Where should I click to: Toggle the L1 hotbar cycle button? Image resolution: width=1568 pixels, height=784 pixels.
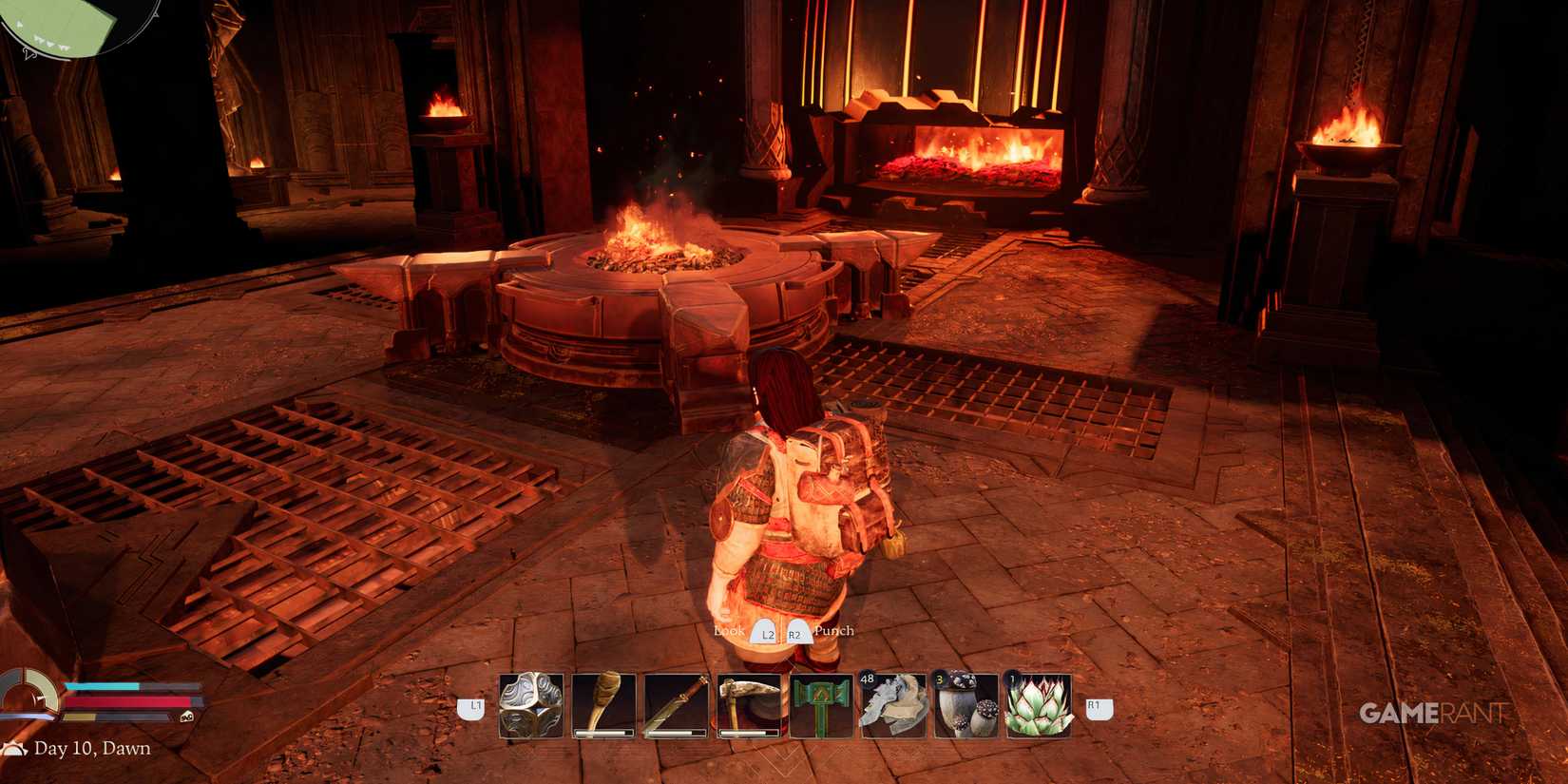[472, 705]
